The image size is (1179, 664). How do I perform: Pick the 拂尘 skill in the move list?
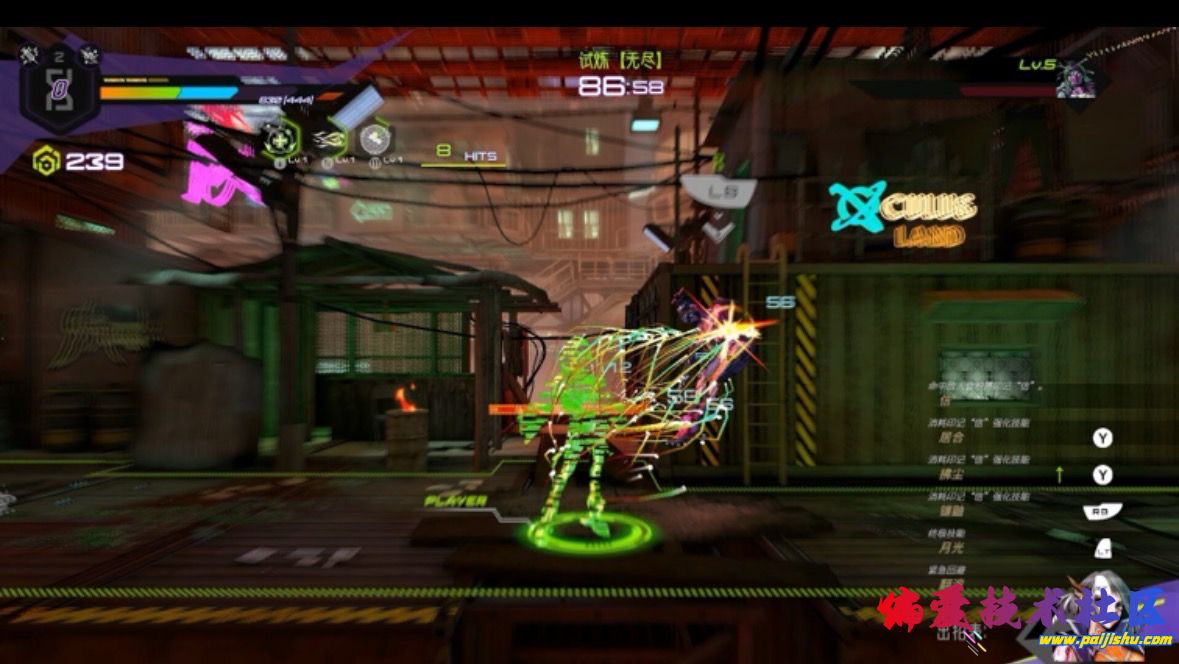coord(951,473)
